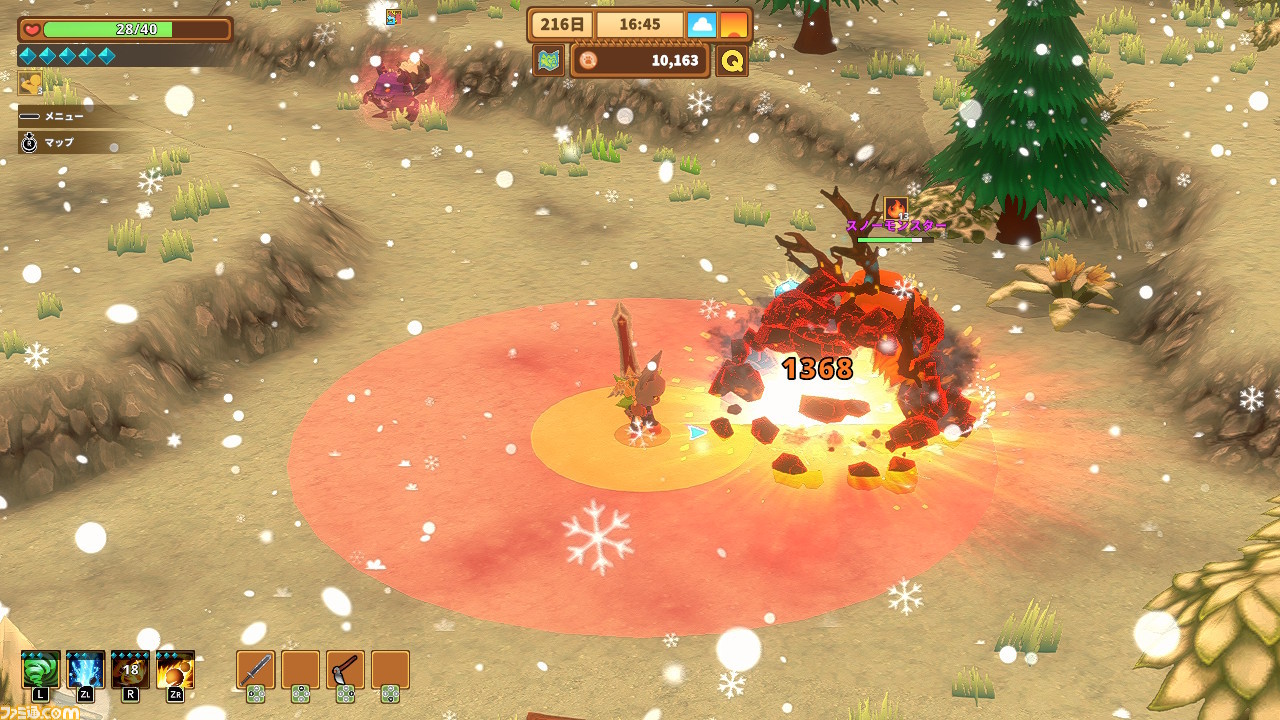
Task: Check the flexing arm buff icon
Action: coord(30,82)
